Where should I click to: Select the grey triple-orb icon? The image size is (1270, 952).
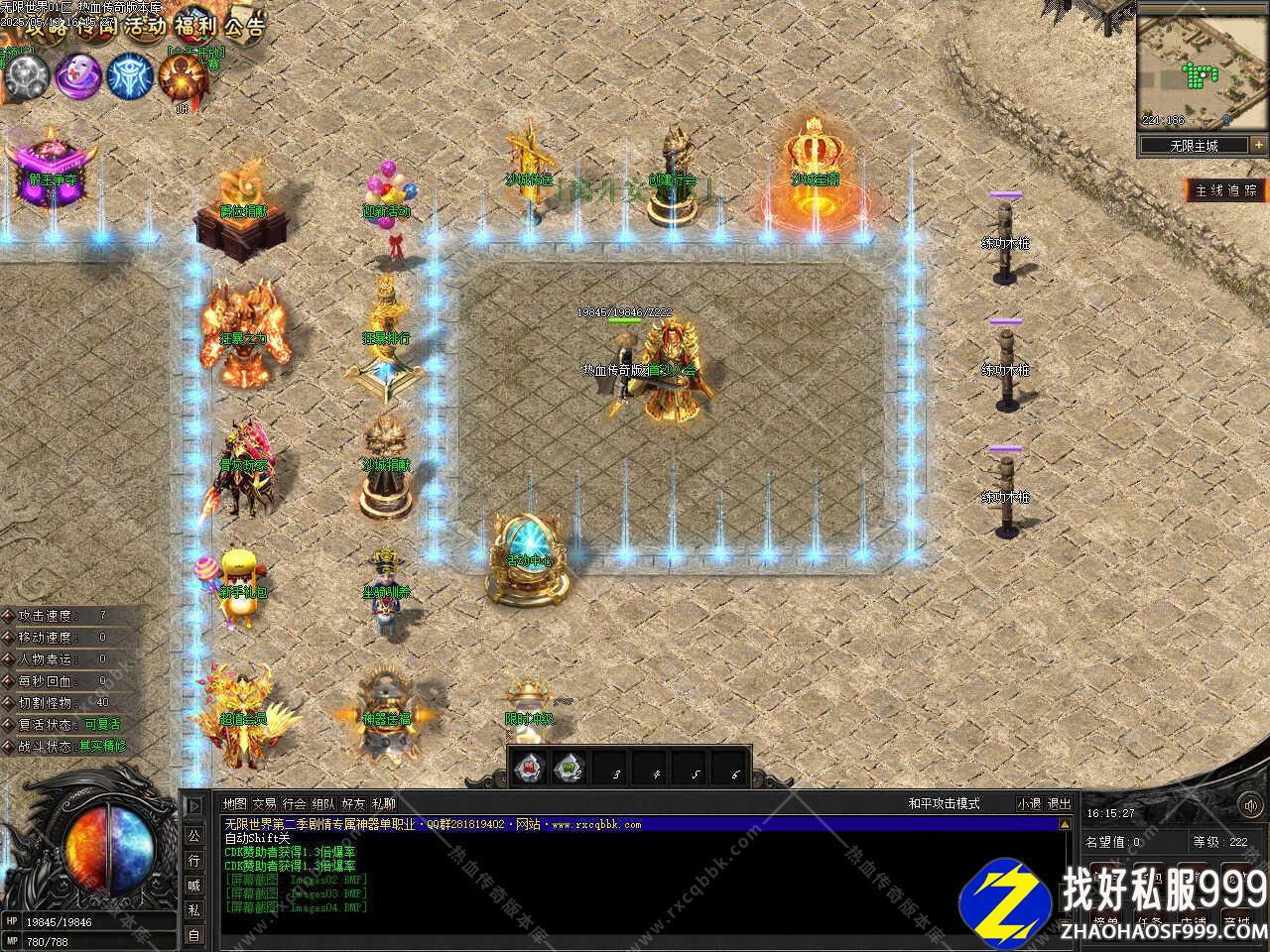click(27, 75)
